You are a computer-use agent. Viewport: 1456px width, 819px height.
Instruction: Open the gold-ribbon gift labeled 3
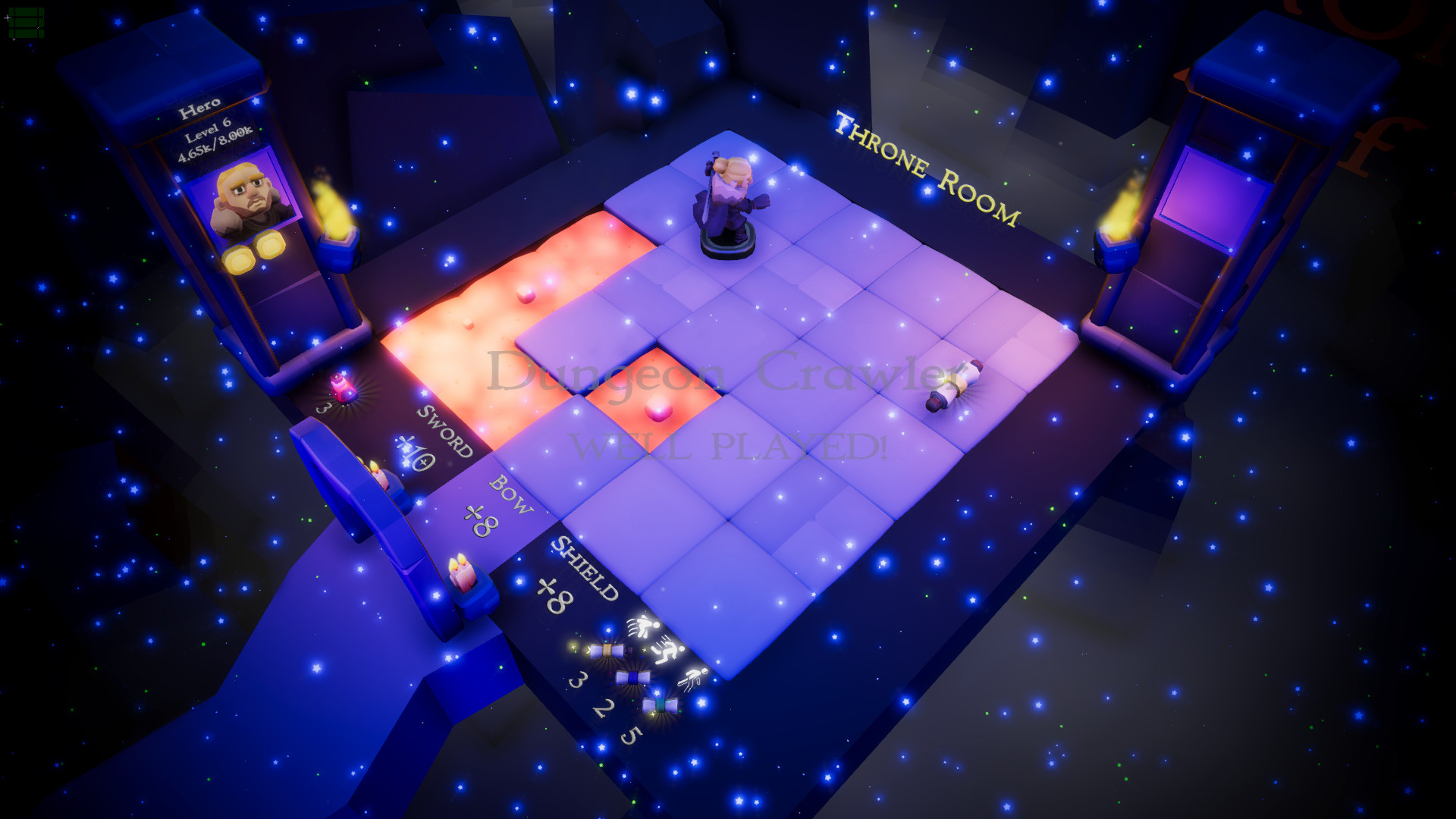(607, 651)
